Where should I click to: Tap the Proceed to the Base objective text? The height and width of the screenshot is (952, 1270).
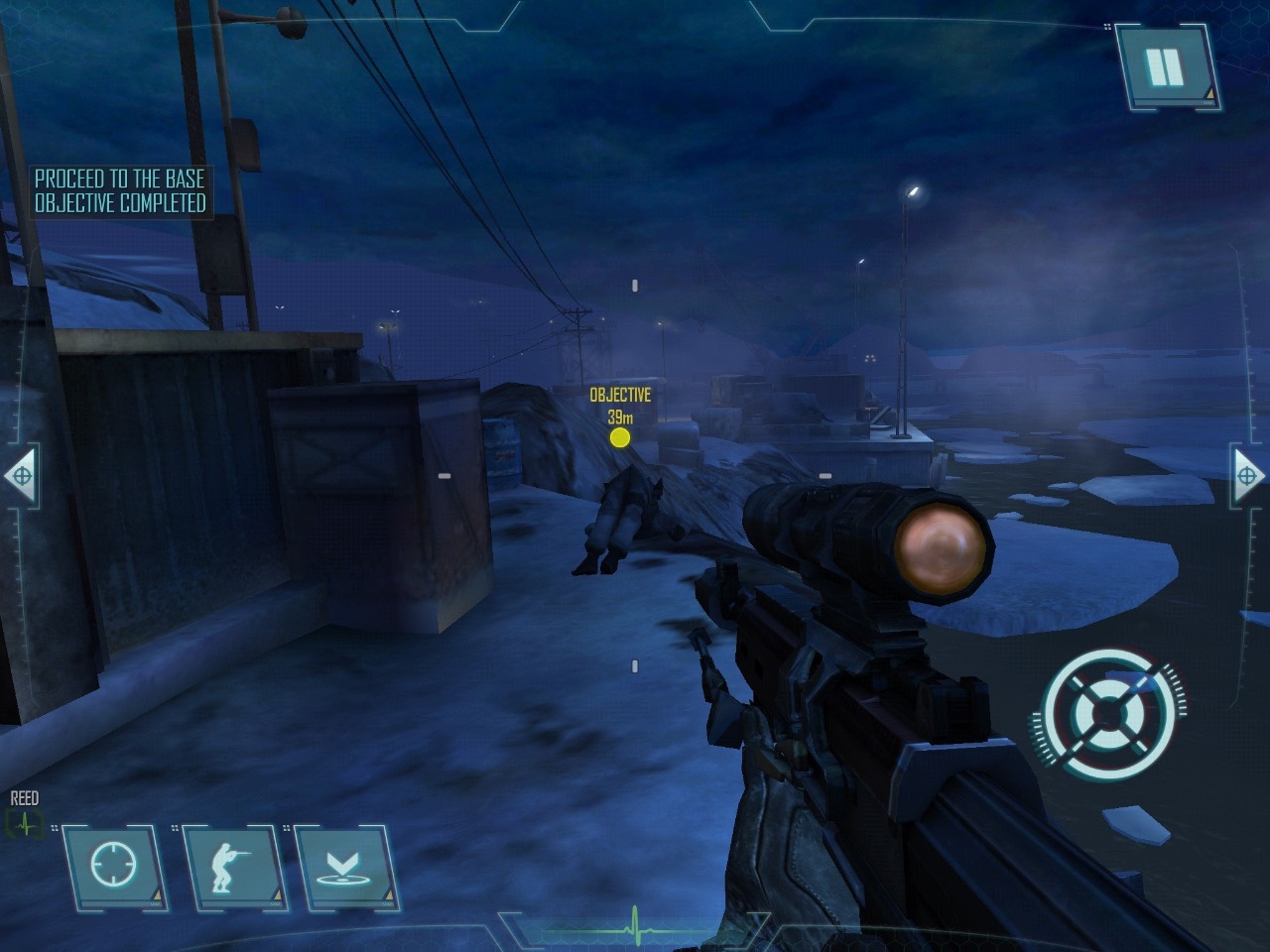120,179
